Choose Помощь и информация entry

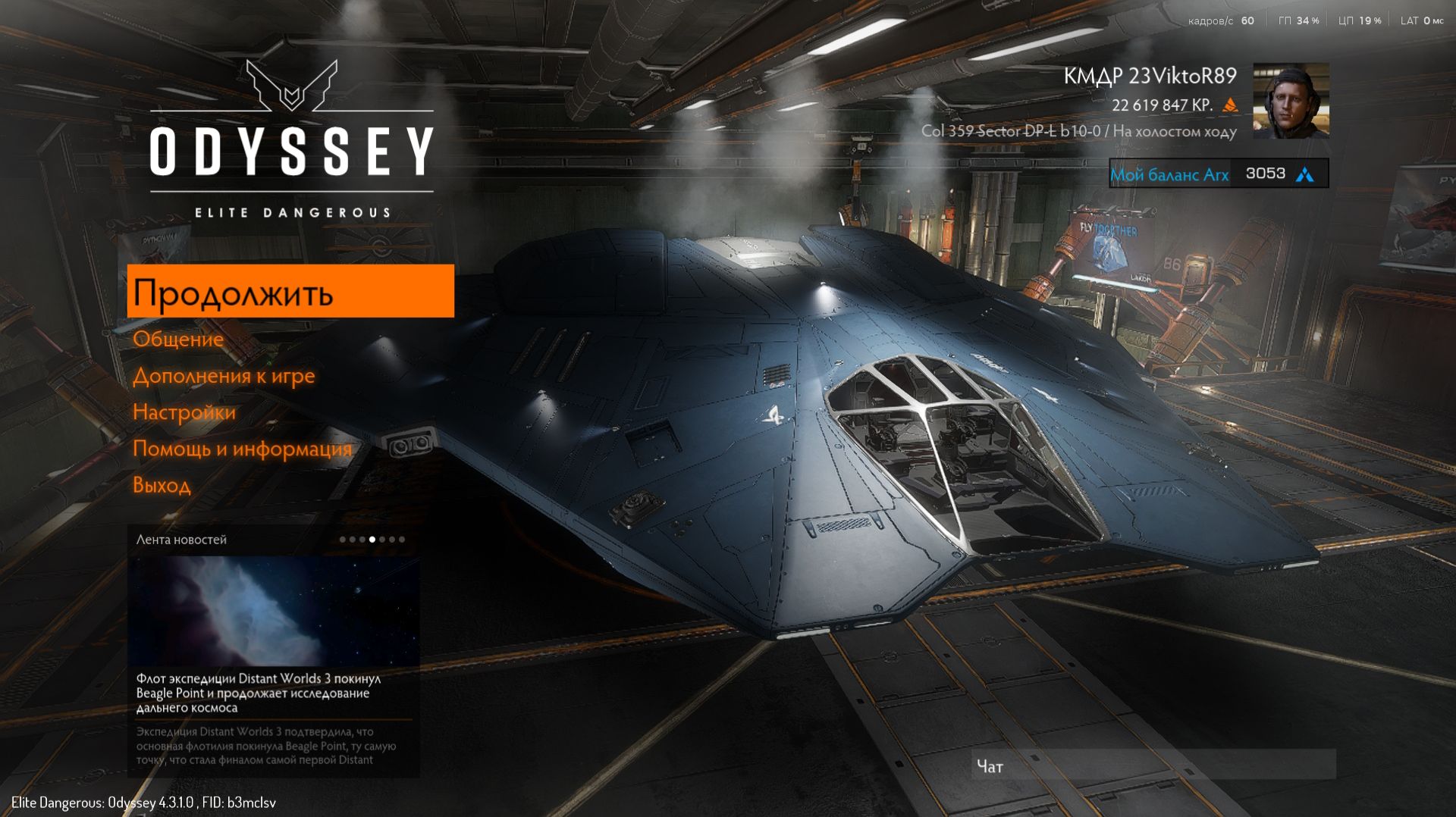tap(242, 449)
